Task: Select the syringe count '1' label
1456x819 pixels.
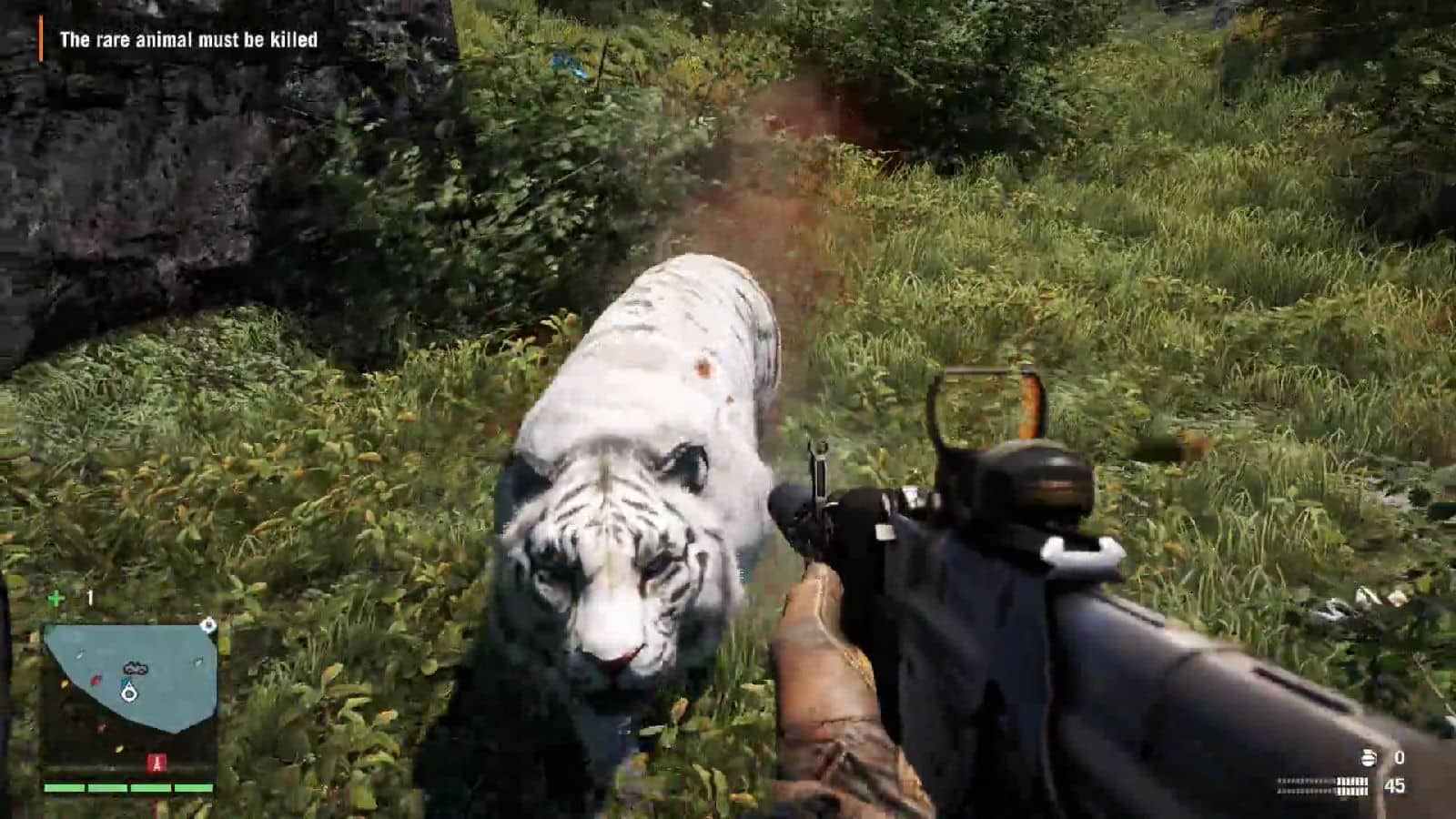Action: [x=89, y=596]
